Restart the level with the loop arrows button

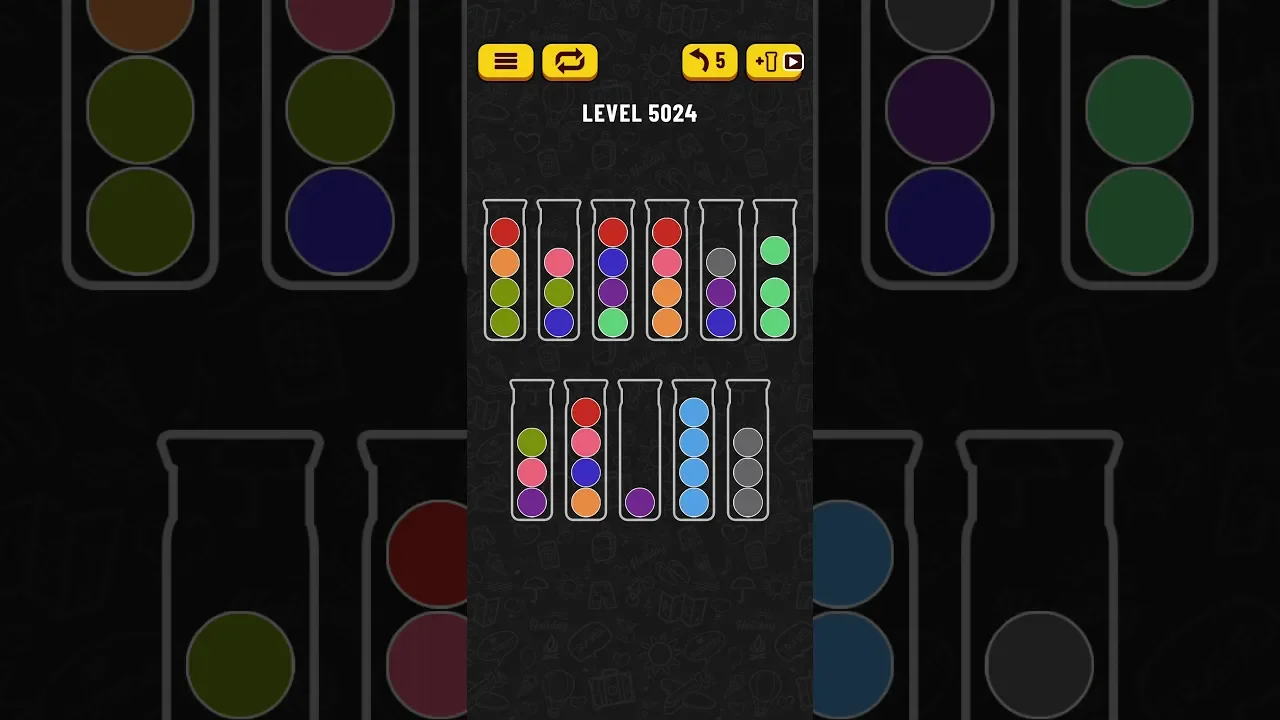point(569,62)
